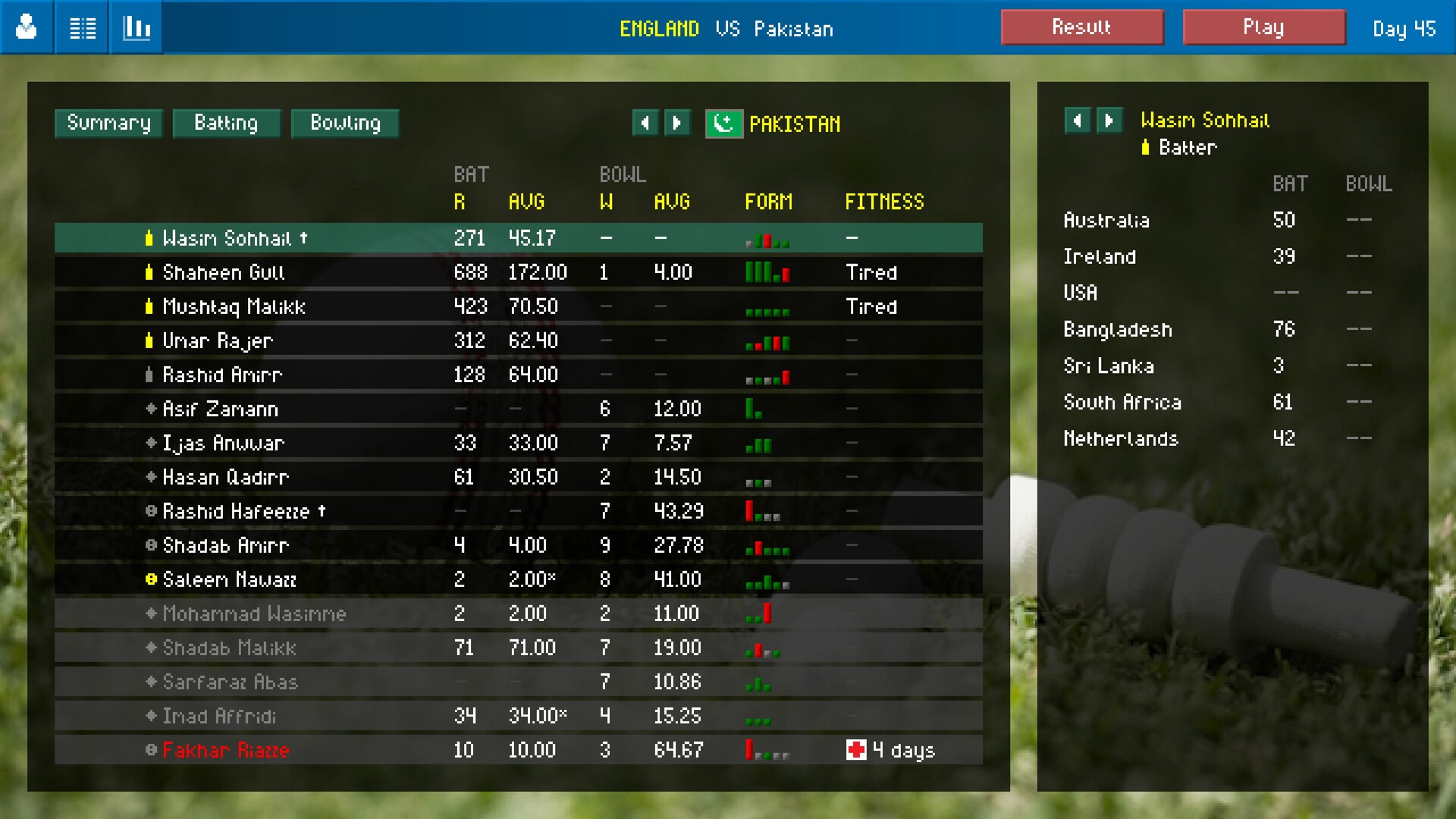This screenshot has height=819, width=1456.
Task: Click the right arrow to switch teams
Action: [677, 122]
